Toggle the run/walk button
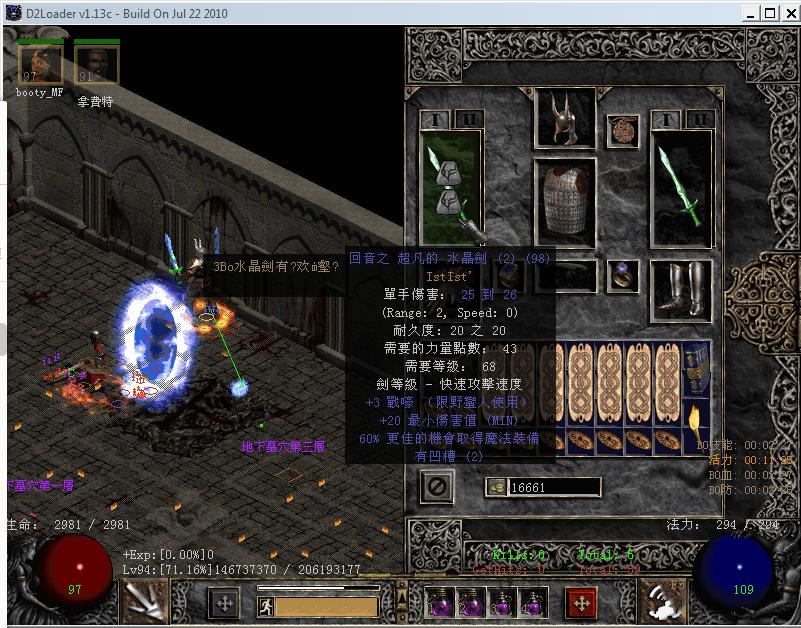This screenshot has height=628, width=801. [265, 605]
